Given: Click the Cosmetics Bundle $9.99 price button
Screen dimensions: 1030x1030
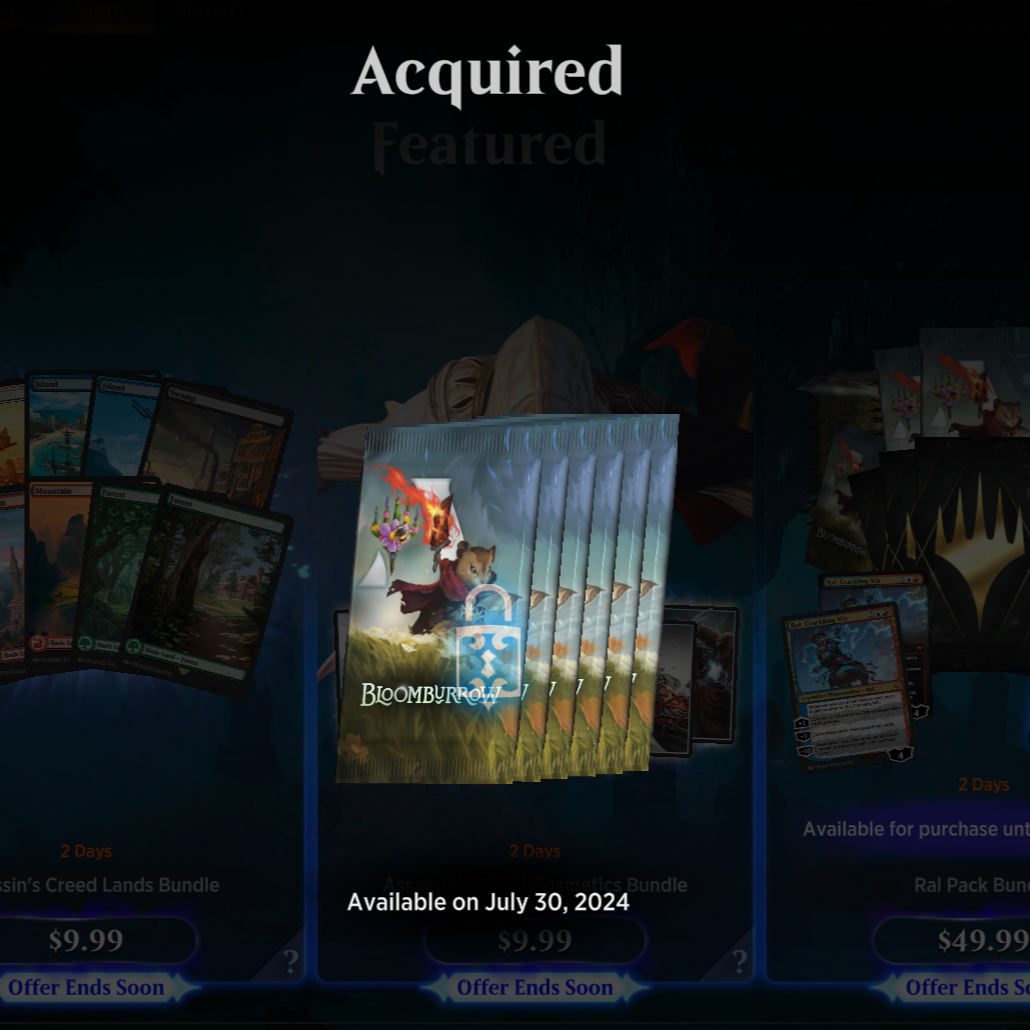Looking at the screenshot, I should pyautogui.click(x=535, y=941).
